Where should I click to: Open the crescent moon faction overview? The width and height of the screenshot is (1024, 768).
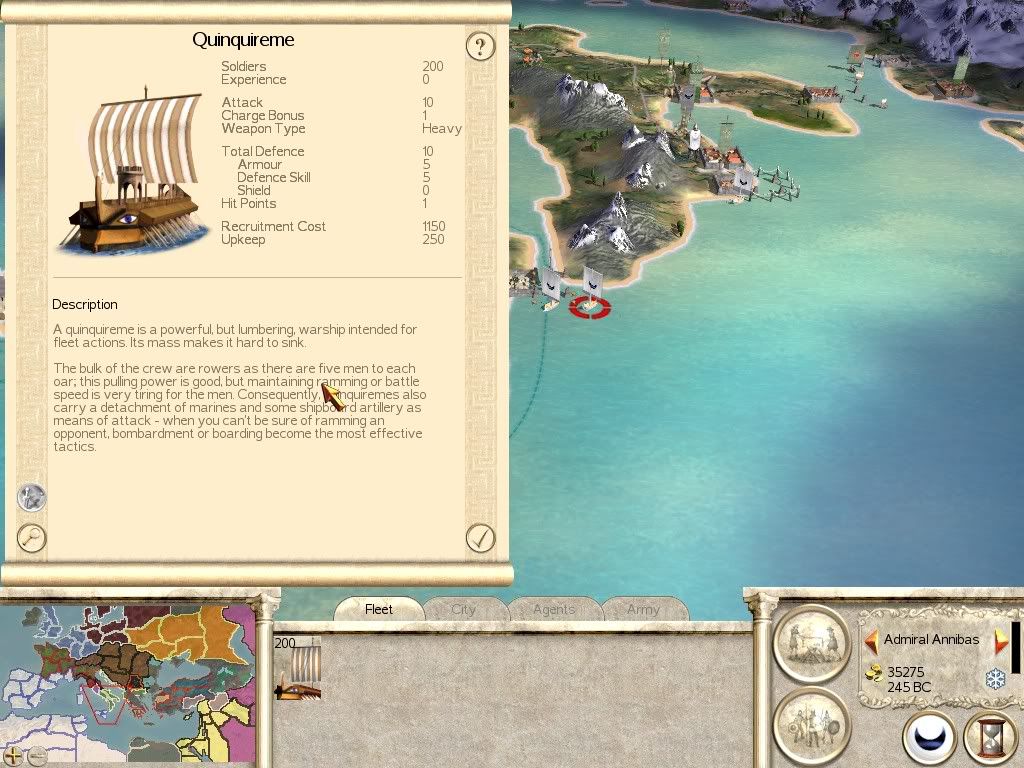click(930, 738)
